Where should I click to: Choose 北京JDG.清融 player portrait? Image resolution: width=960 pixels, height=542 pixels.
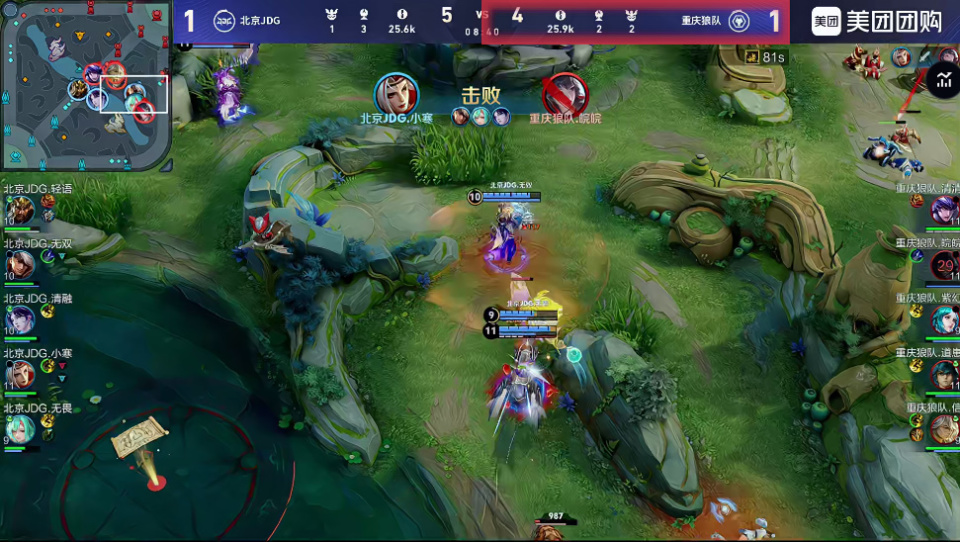(x=20, y=319)
